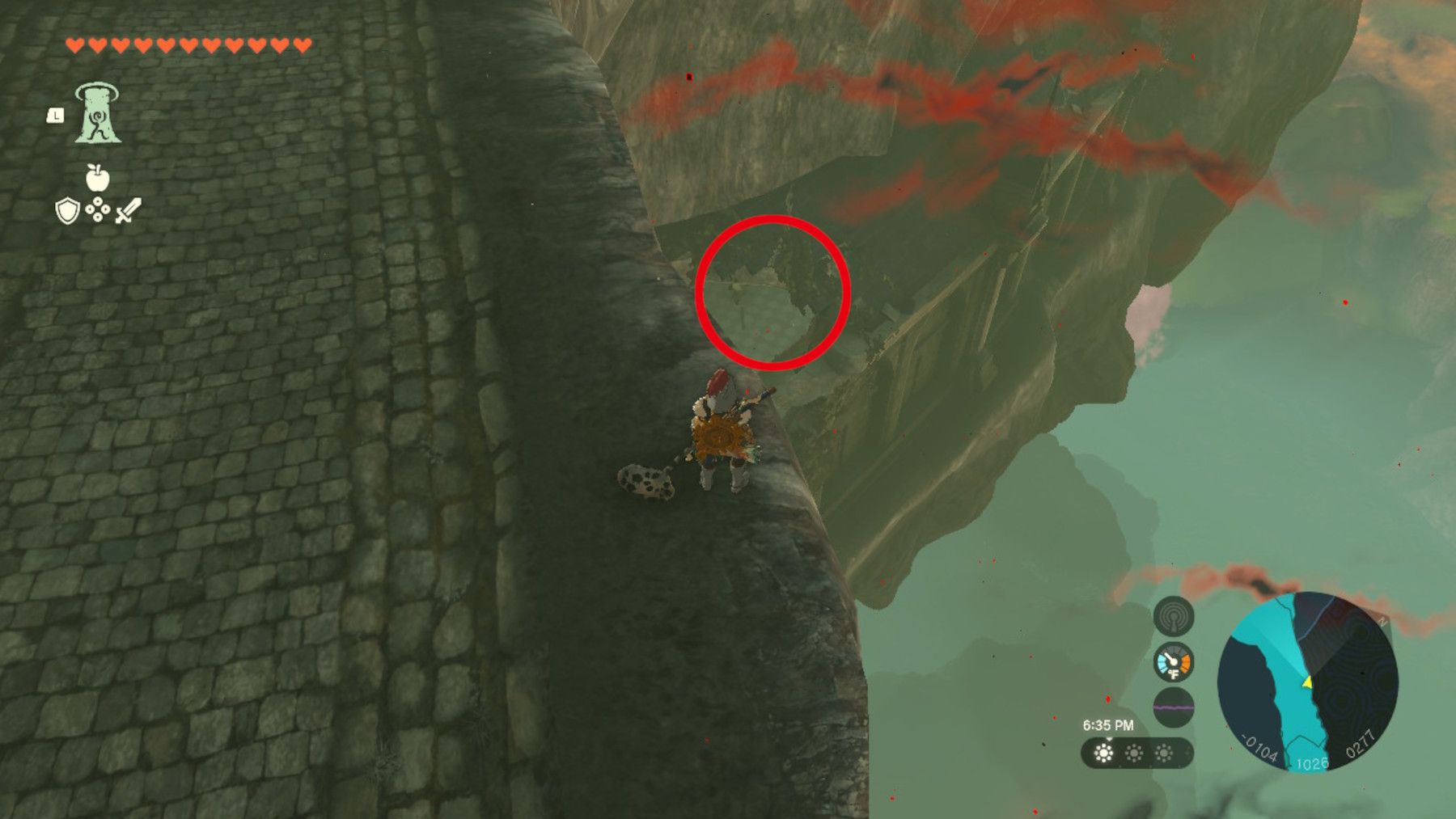1456x819 pixels.
Task: Click the leftmost heart in the health bar
Action: pyautogui.click(x=75, y=44)
